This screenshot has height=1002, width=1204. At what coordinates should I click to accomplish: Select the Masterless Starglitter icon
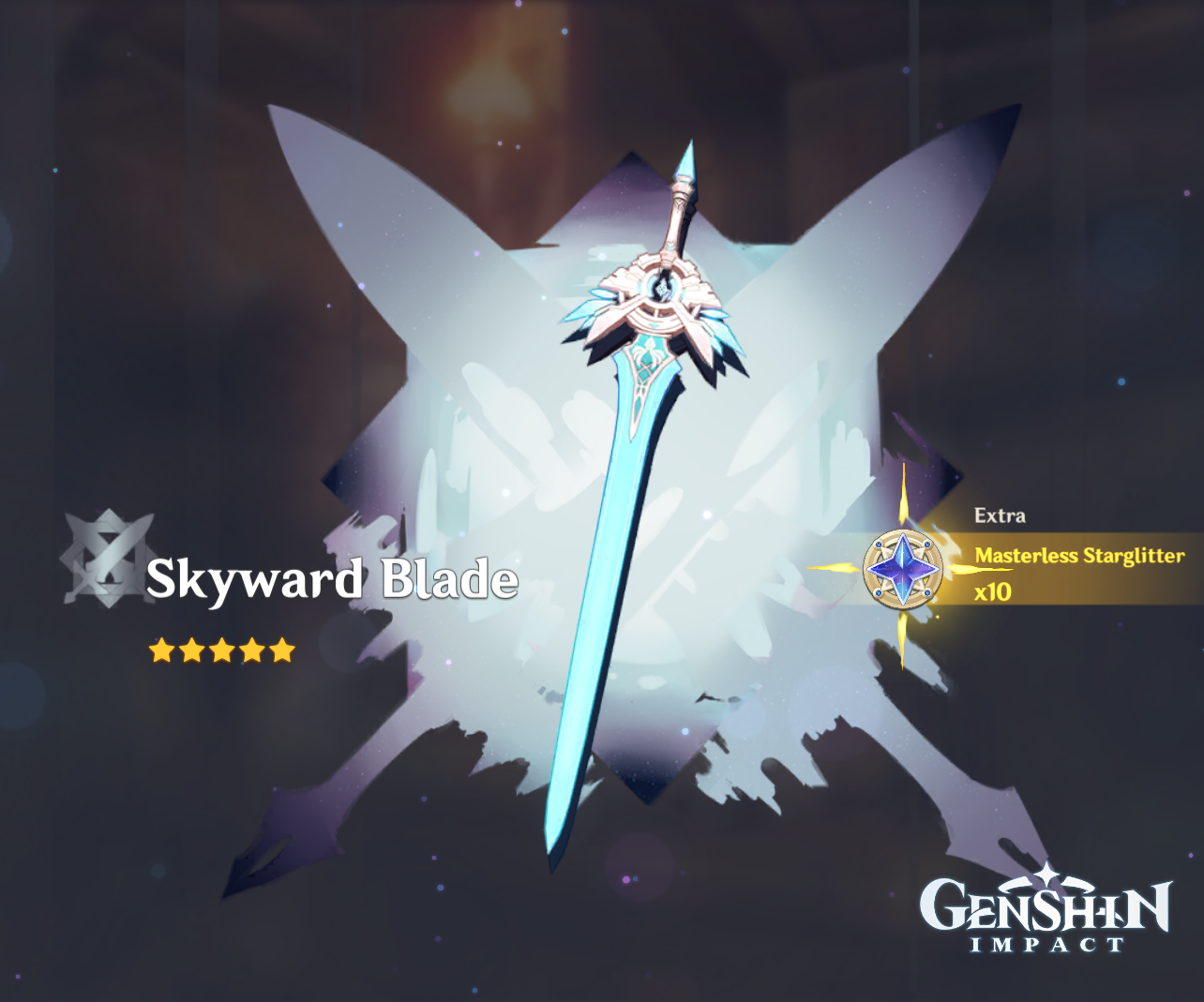(903, 568)
